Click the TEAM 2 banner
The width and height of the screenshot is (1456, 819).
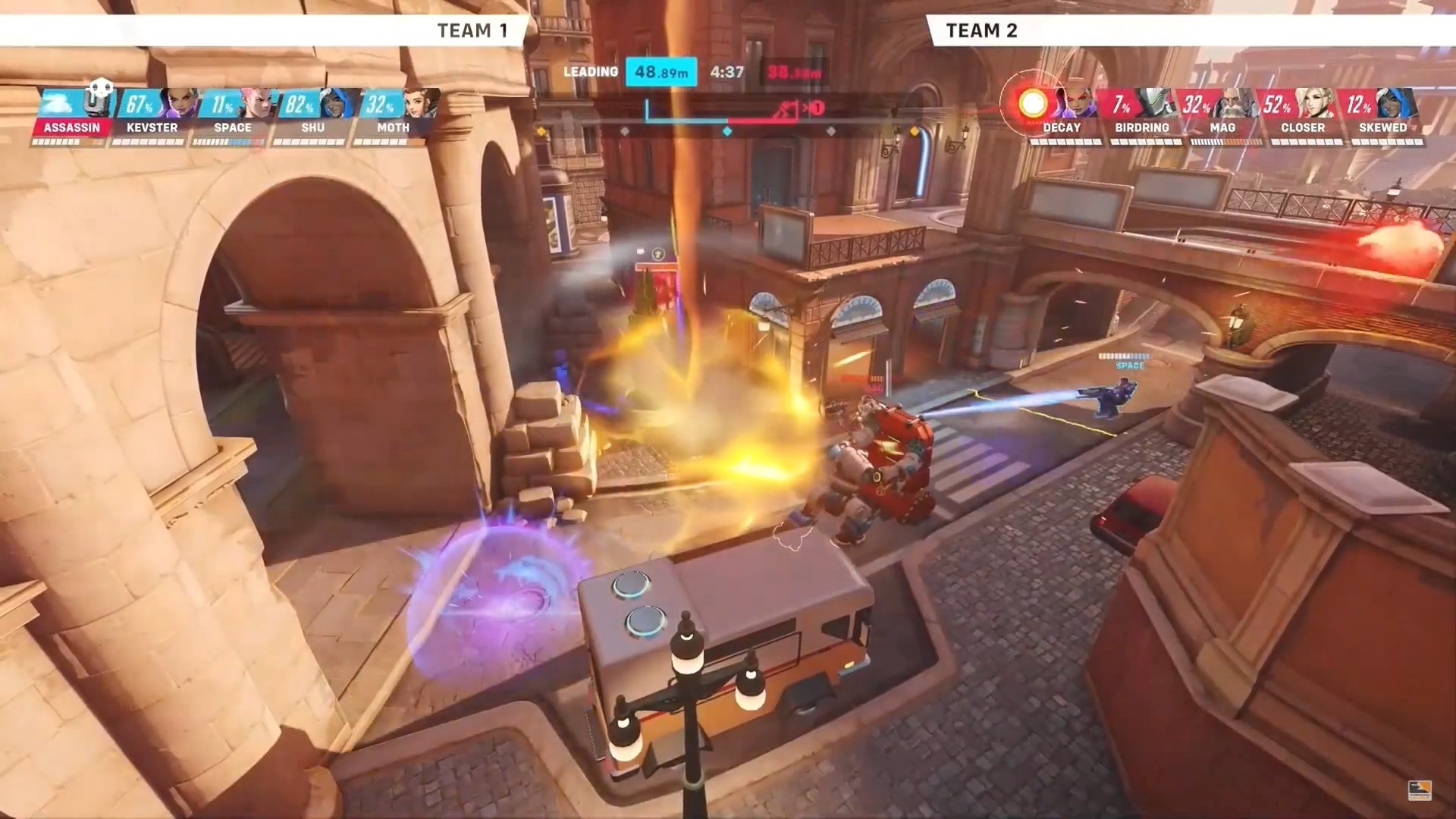[x=981, y=30]
